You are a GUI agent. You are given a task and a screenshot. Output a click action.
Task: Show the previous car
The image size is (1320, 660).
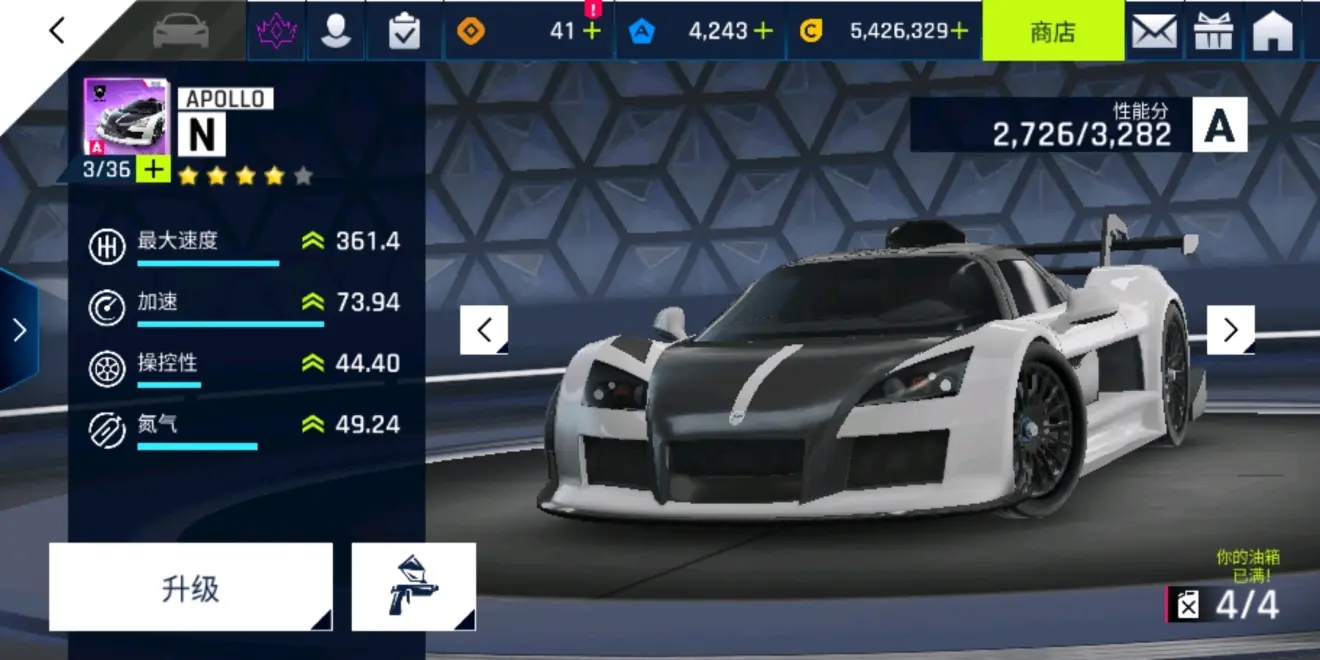(x=484, y=330)
